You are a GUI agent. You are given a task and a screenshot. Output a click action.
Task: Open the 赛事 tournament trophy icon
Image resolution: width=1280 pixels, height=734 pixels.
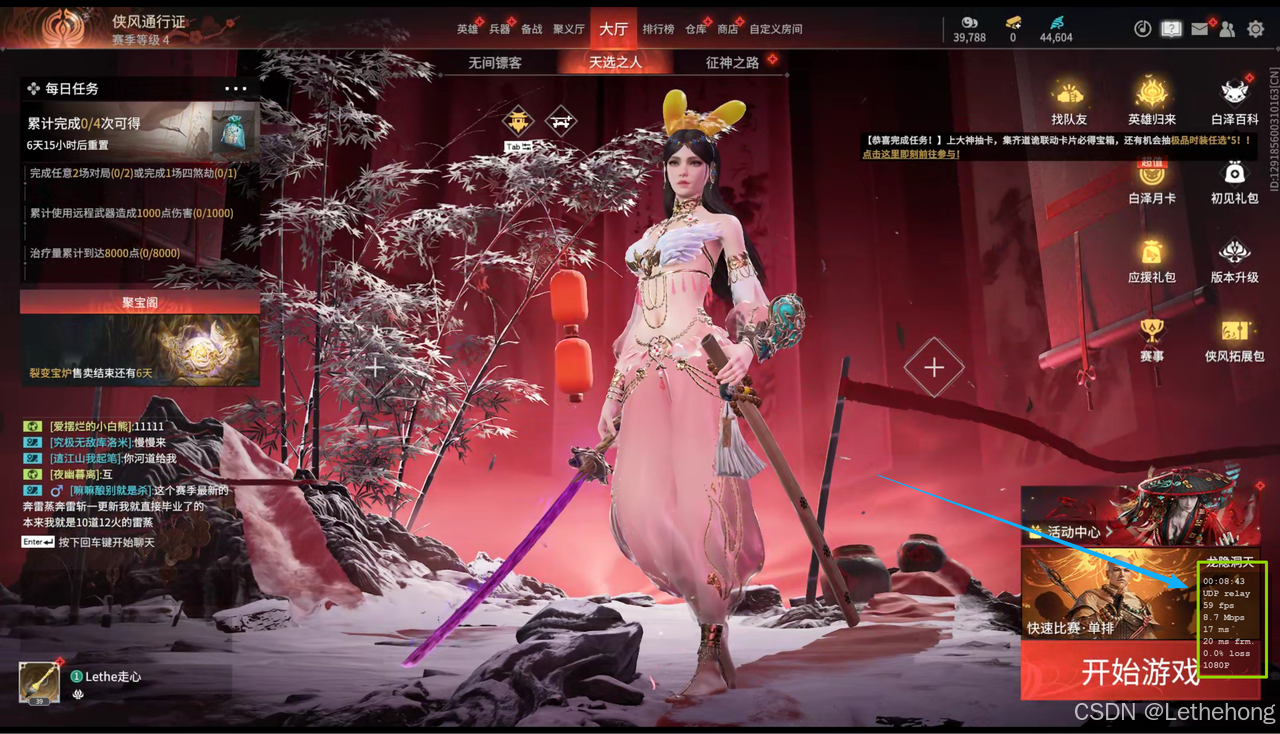point(1151,338)
